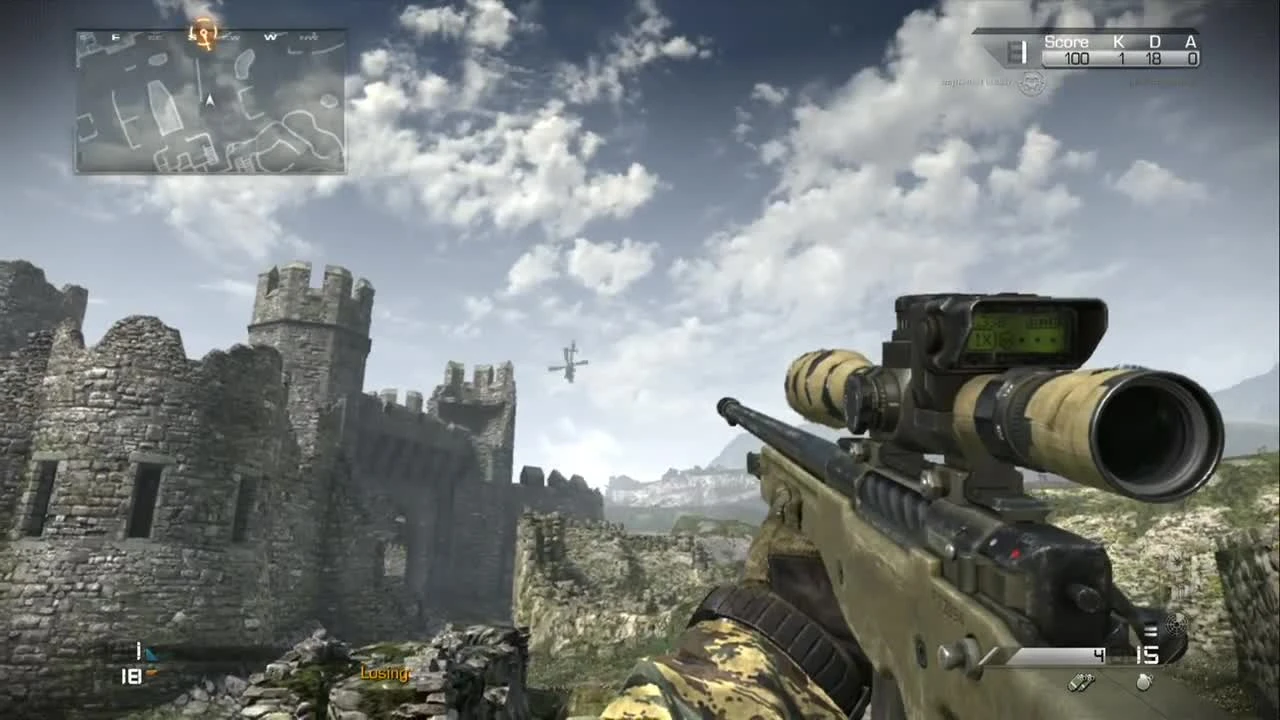Screen dimensions: 1280x720
Task: Click the fire-mode indicator beside the ammo count
Action: (x=1150, y=630)
